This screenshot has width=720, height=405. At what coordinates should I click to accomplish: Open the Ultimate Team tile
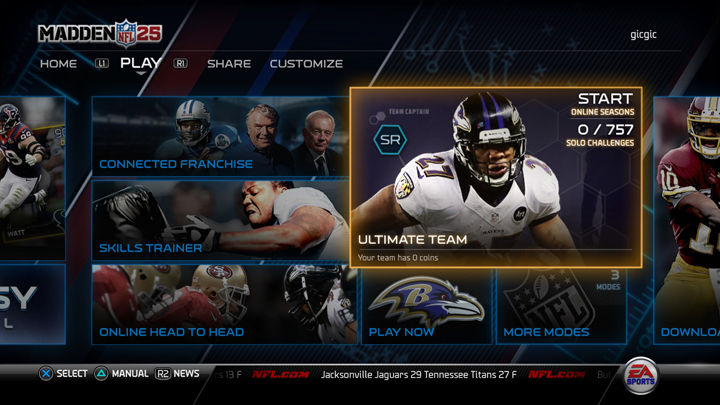click(495, 178)
